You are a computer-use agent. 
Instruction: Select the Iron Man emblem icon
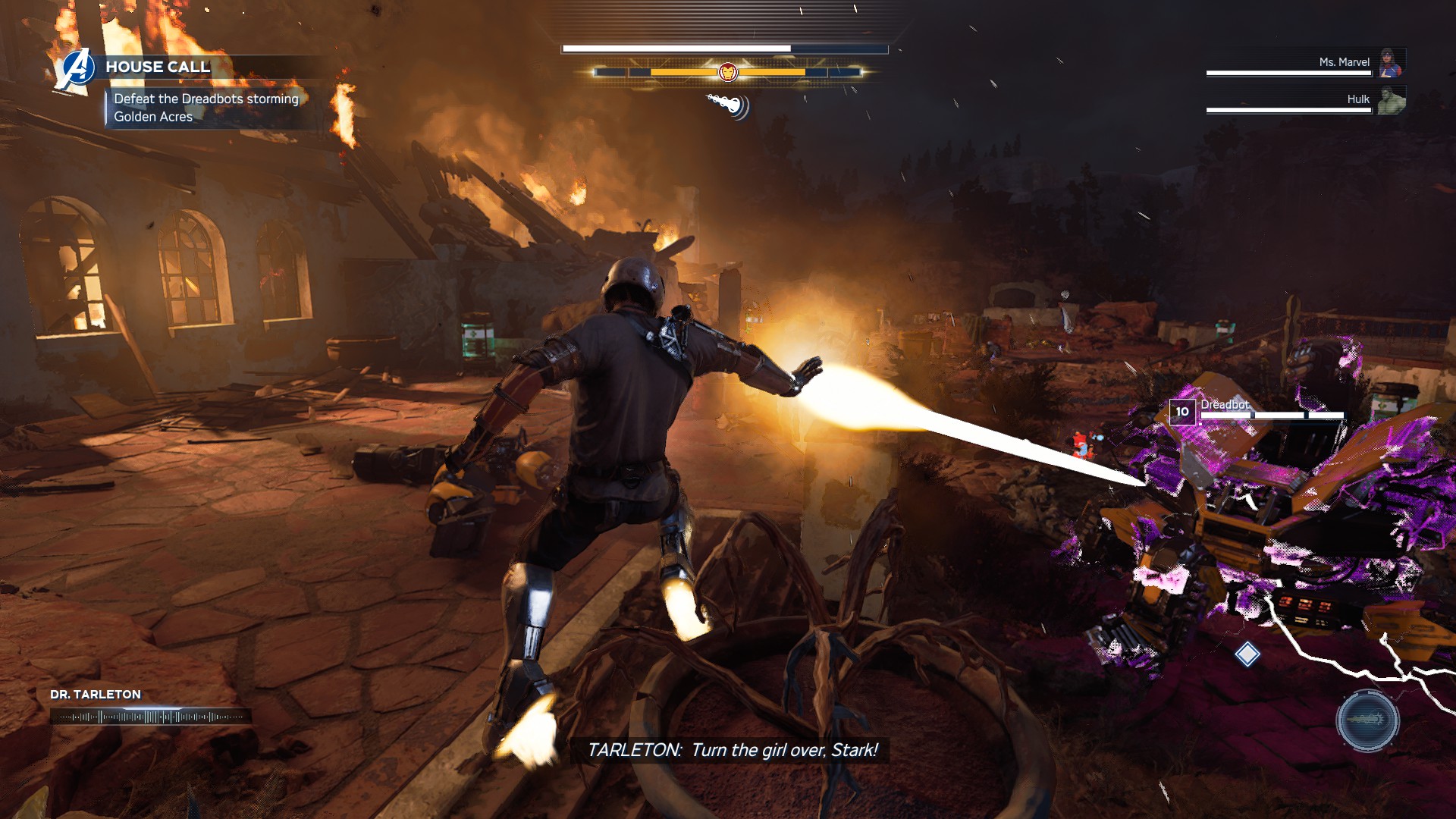click(x=727, y=72)
